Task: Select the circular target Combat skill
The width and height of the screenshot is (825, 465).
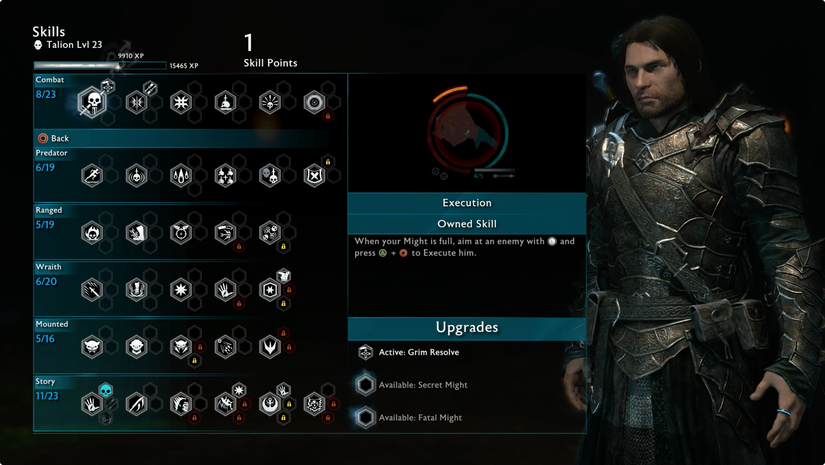Action: coord(314,102)
